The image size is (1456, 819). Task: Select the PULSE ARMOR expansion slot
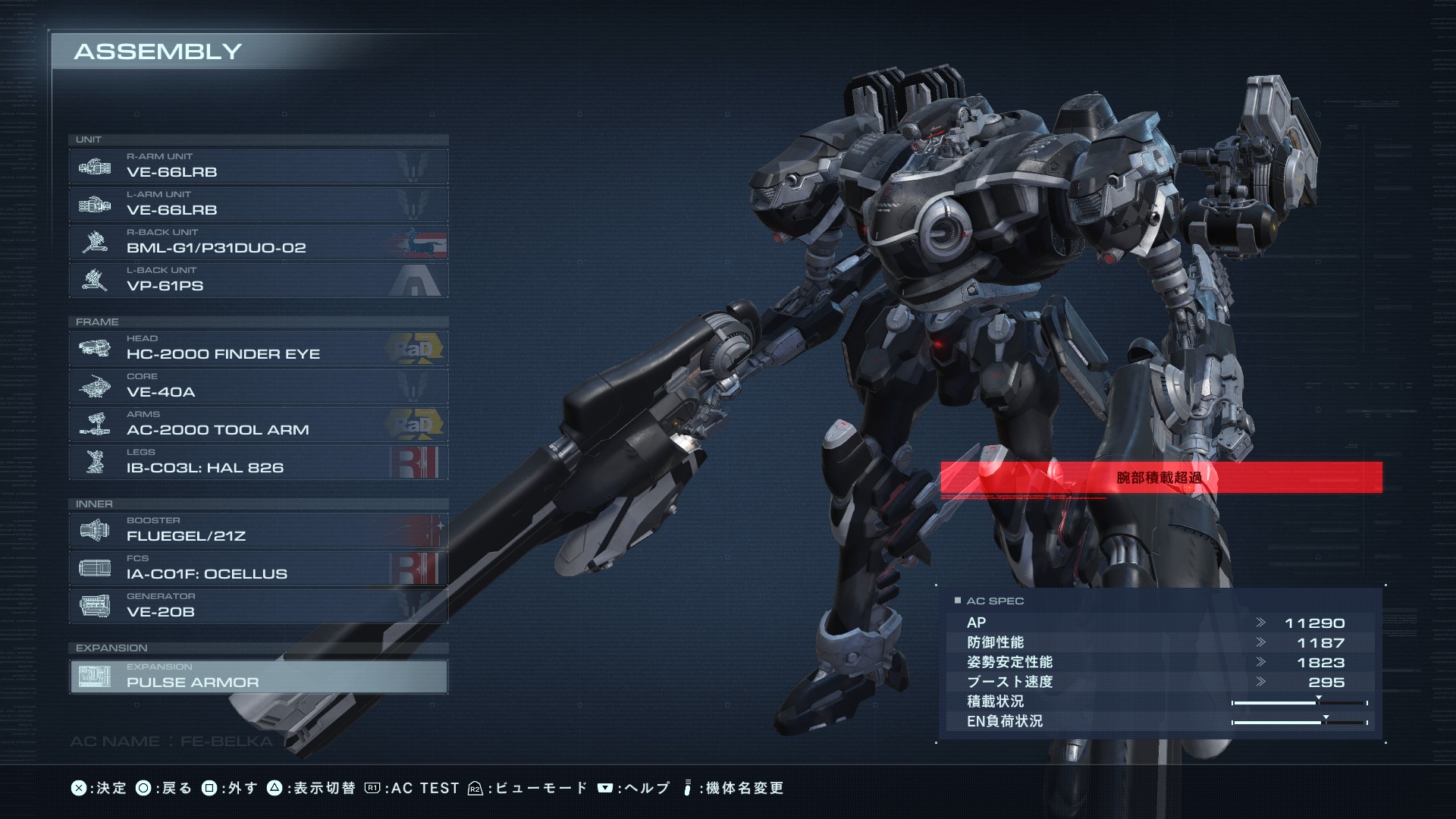point(258,676)
